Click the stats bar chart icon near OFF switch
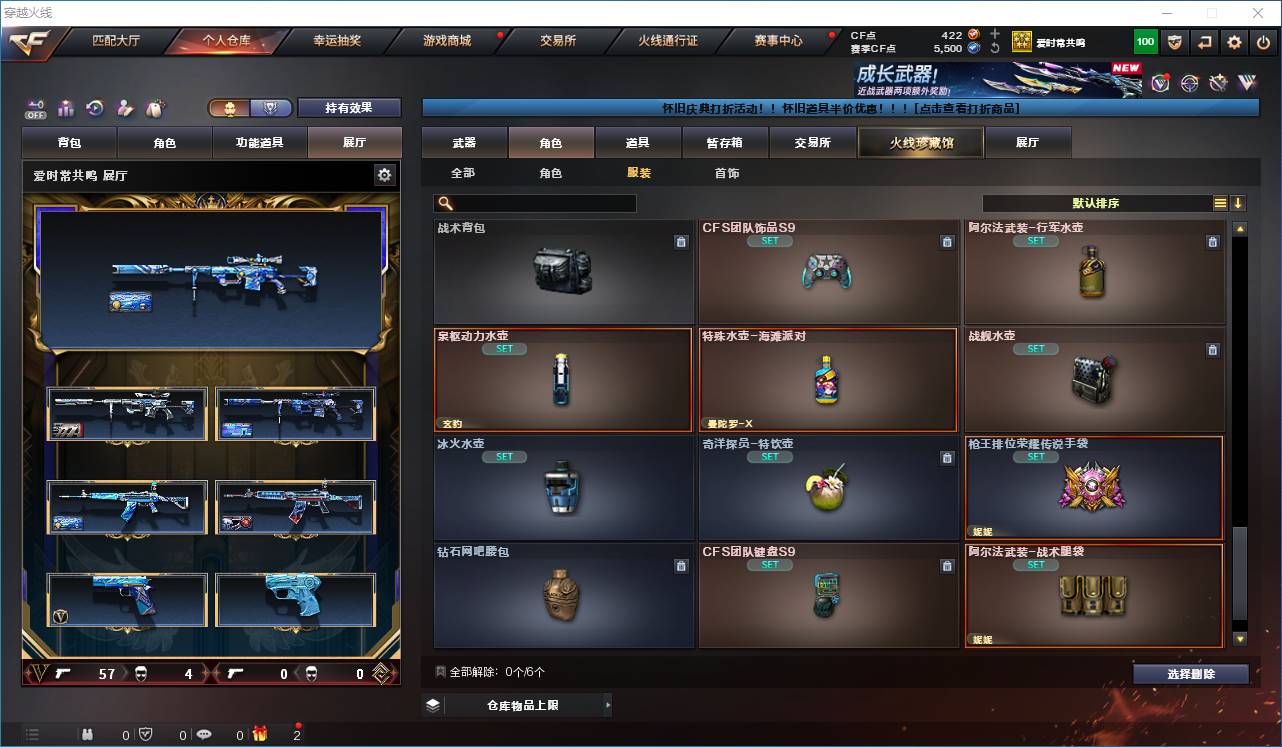Image resolution: width=1282 pixels, height=747 pixels. point(66,108)
